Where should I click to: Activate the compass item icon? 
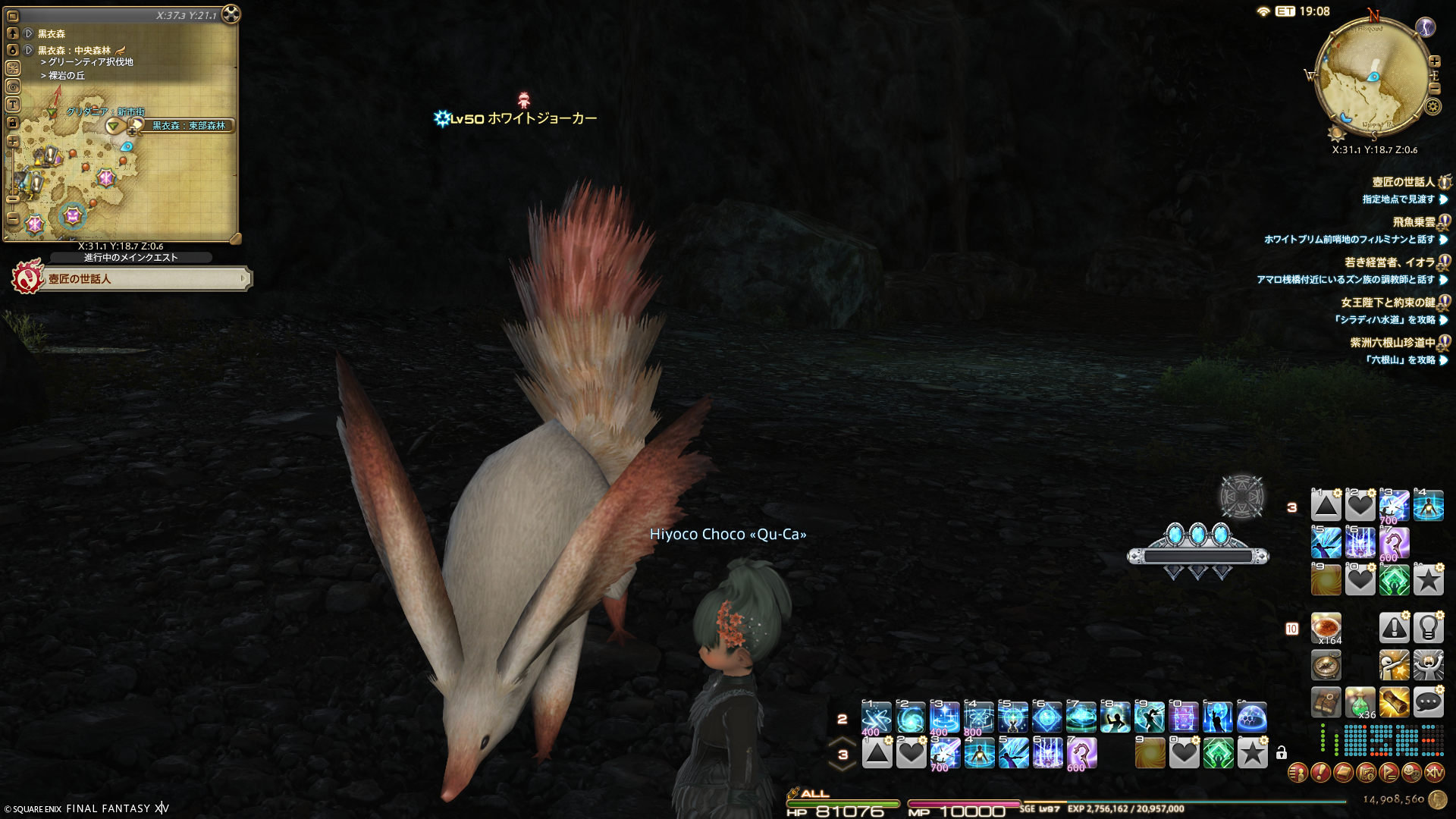(x=1326, y=665)
